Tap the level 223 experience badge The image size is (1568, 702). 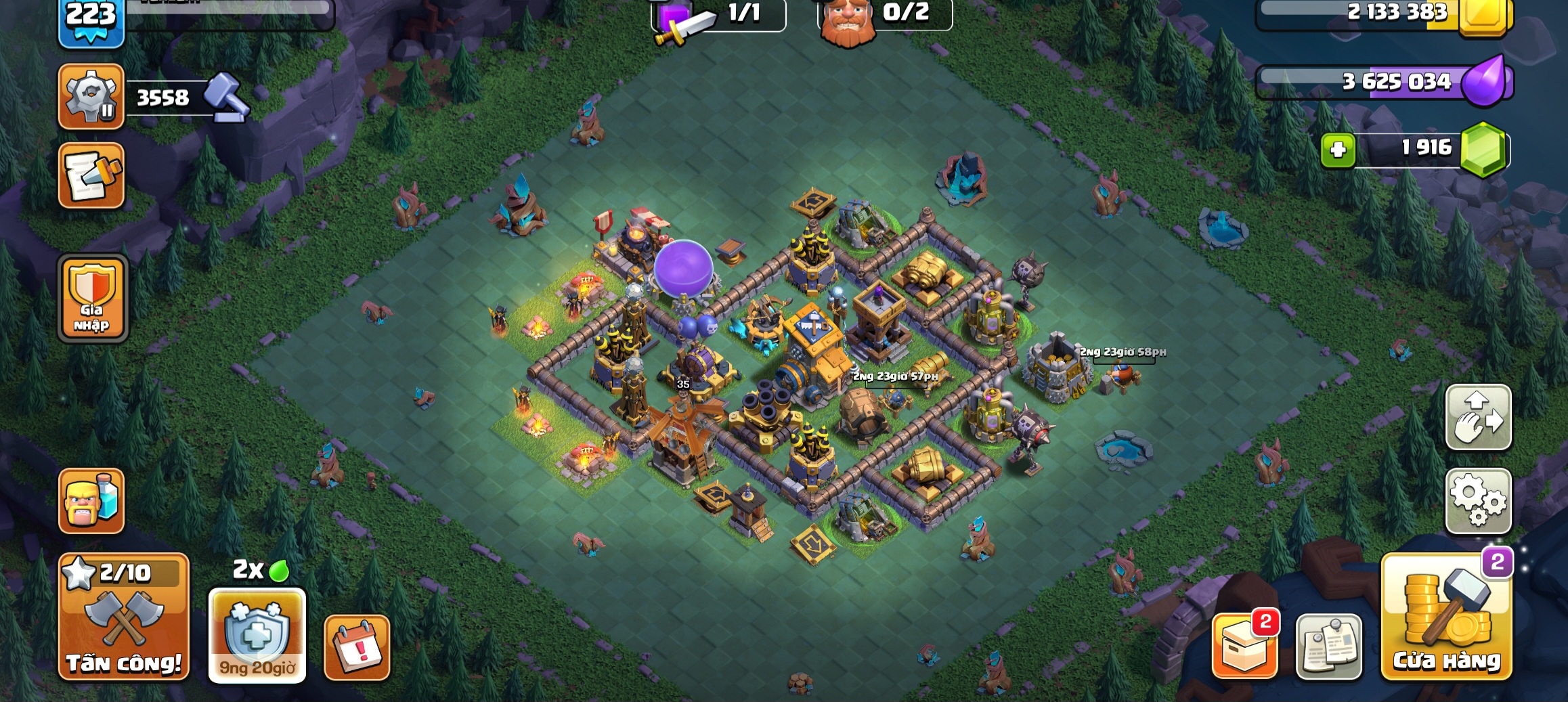click(x=91, y=20)
